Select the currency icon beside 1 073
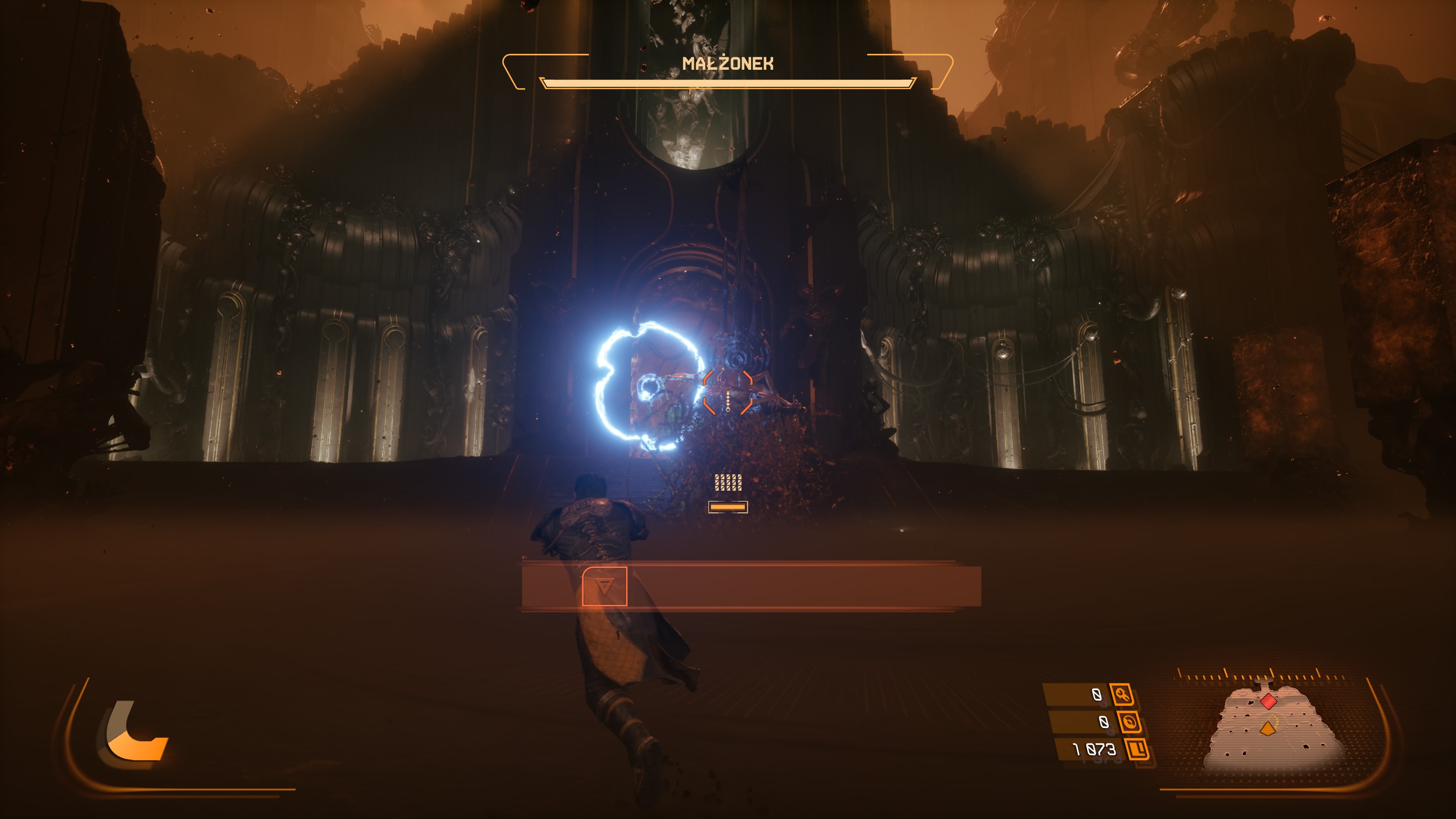Image resolution: width=1456 pixels, height=819 pixels. click(x=1137, y=749)
